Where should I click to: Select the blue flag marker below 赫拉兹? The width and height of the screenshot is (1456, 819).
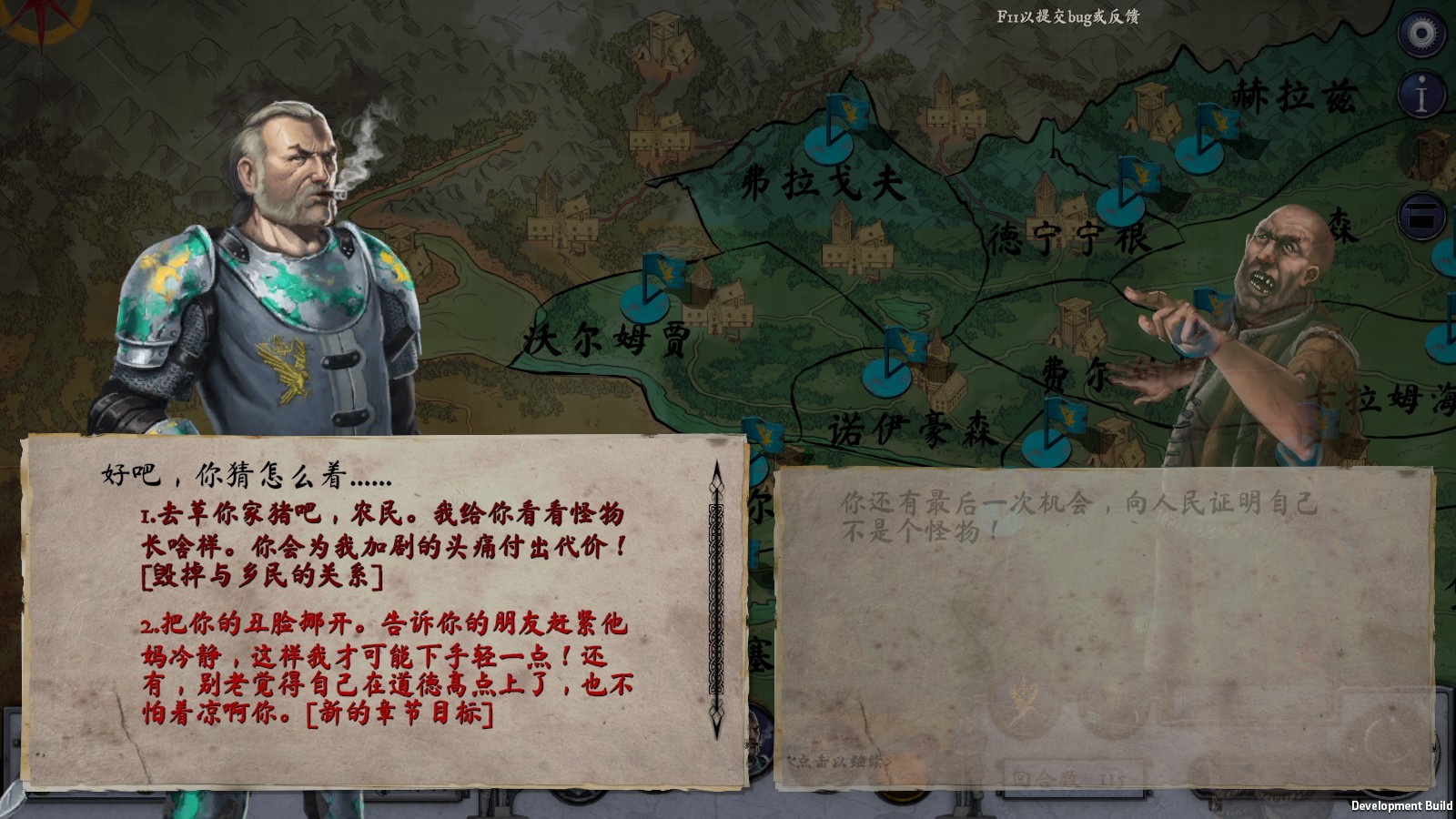[x=1208, y=136]
